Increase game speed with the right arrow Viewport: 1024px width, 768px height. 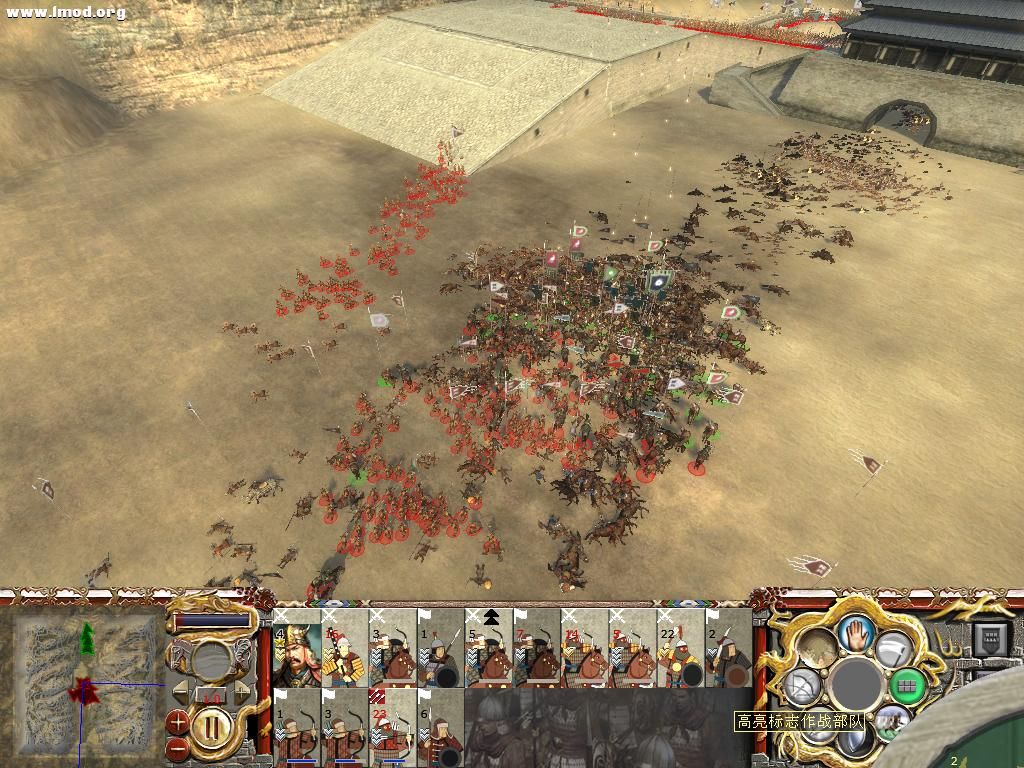[x=241, y=692]
